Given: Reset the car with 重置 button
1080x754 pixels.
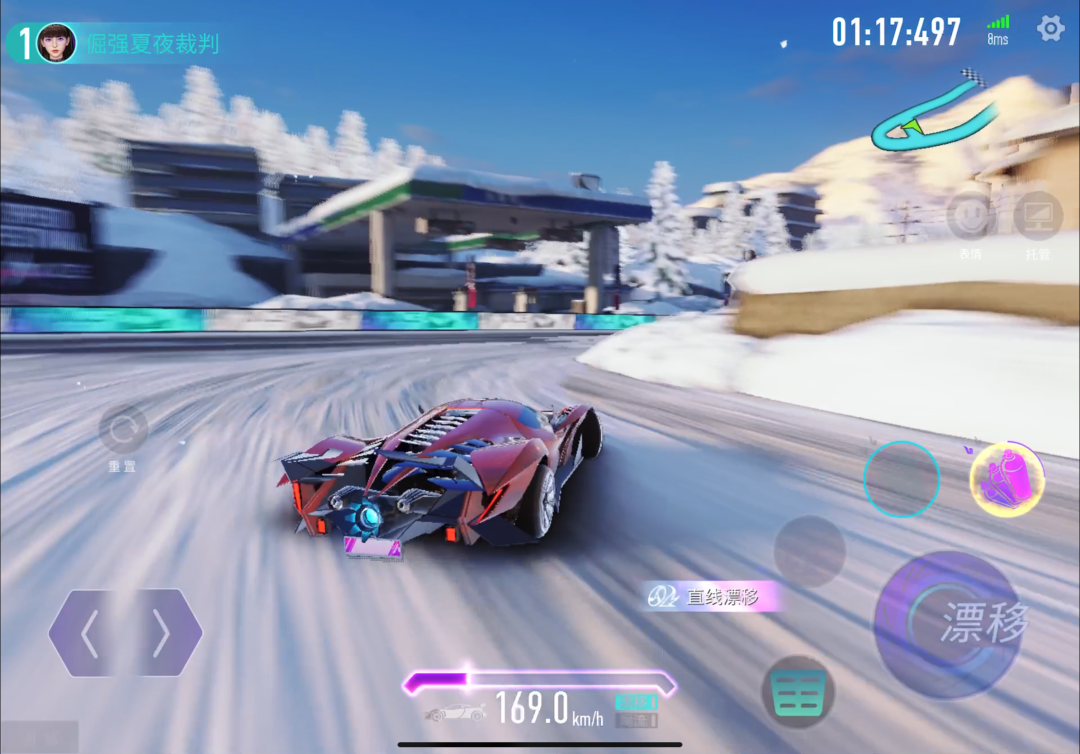Looking at the screenshot, I should (124, 431).
